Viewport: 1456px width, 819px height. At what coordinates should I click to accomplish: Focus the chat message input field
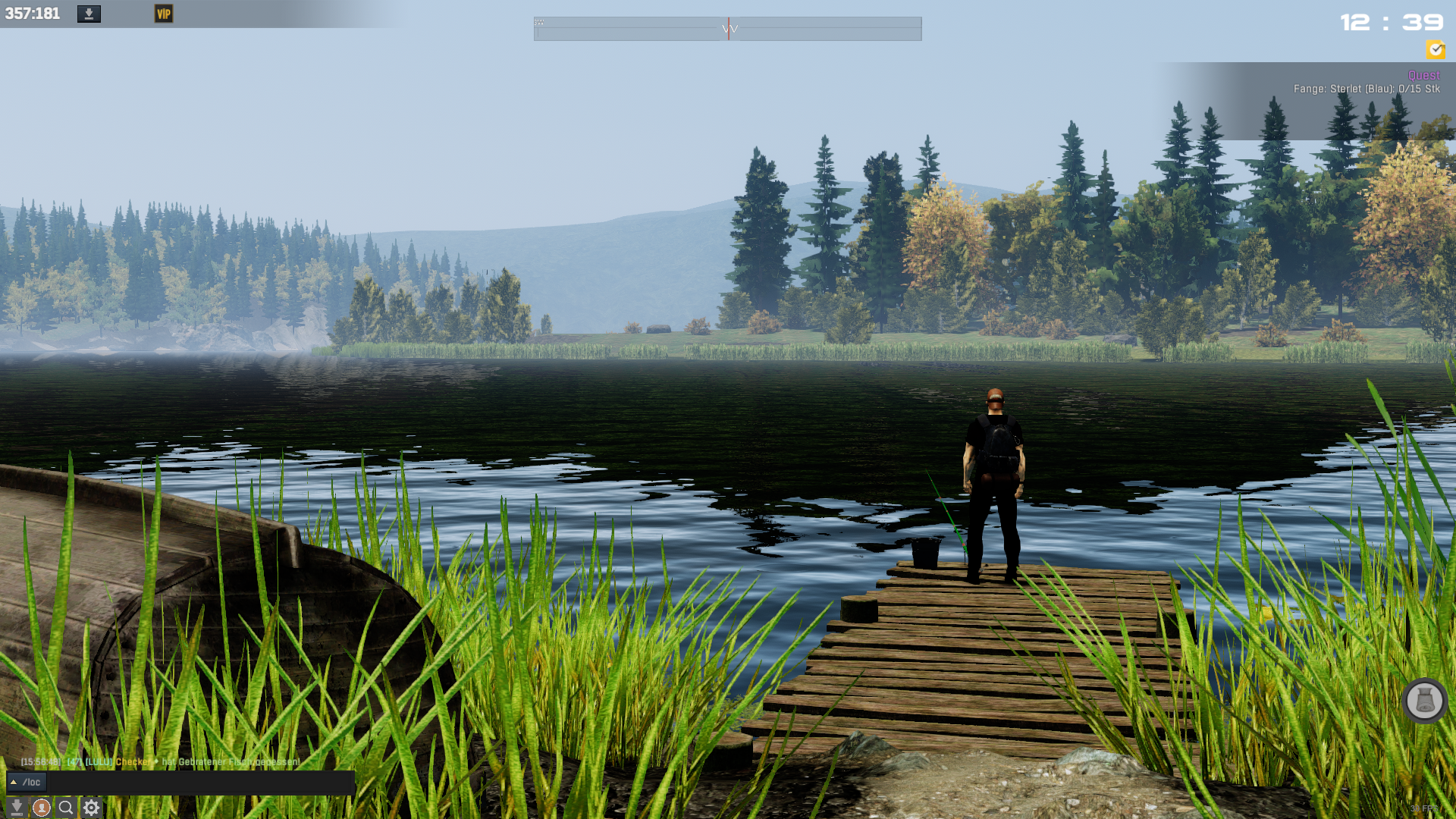[x=201, y=782]
